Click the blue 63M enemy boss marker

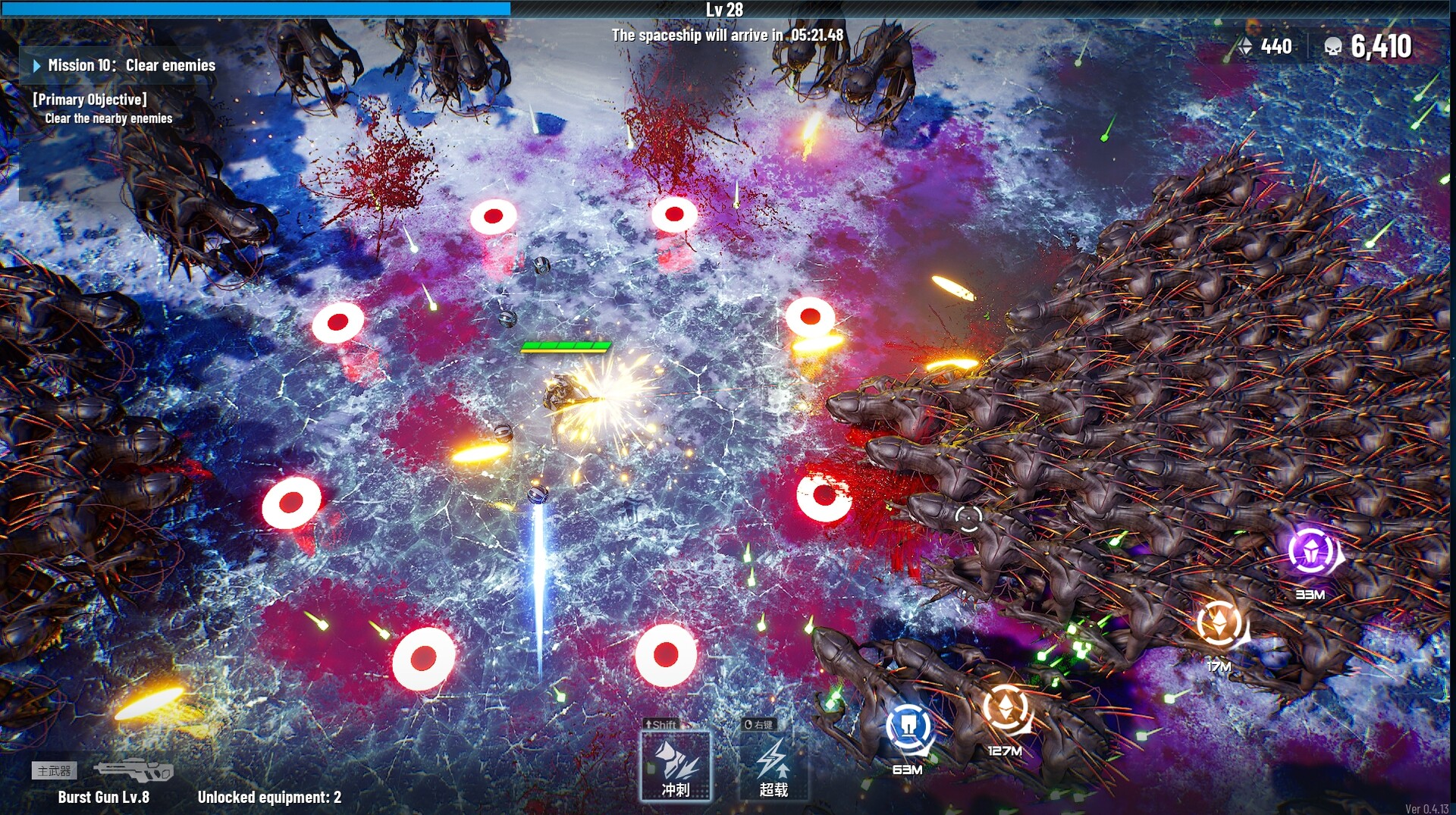click(x=908, y=725)
